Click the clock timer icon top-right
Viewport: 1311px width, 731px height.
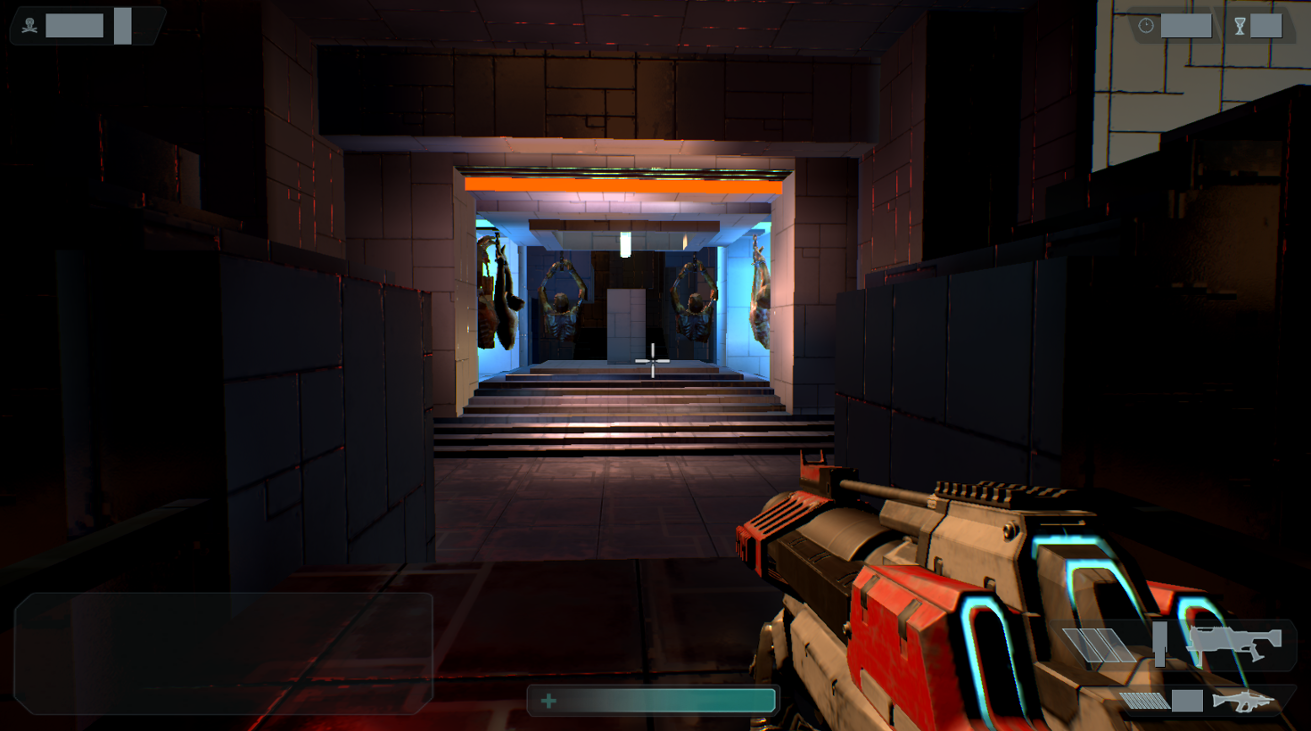[1146, 26]
